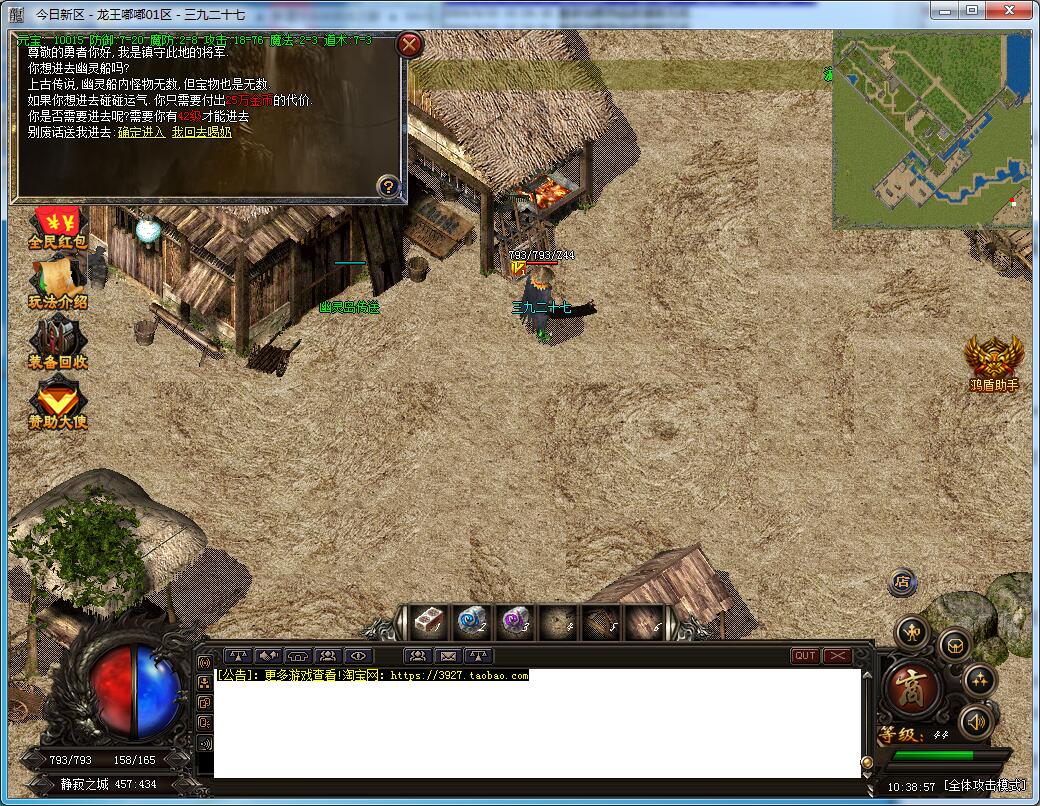1040x806 pixels.
Task: Use the white block item in hotbar slot 1
Action: [x=429, y=622]
